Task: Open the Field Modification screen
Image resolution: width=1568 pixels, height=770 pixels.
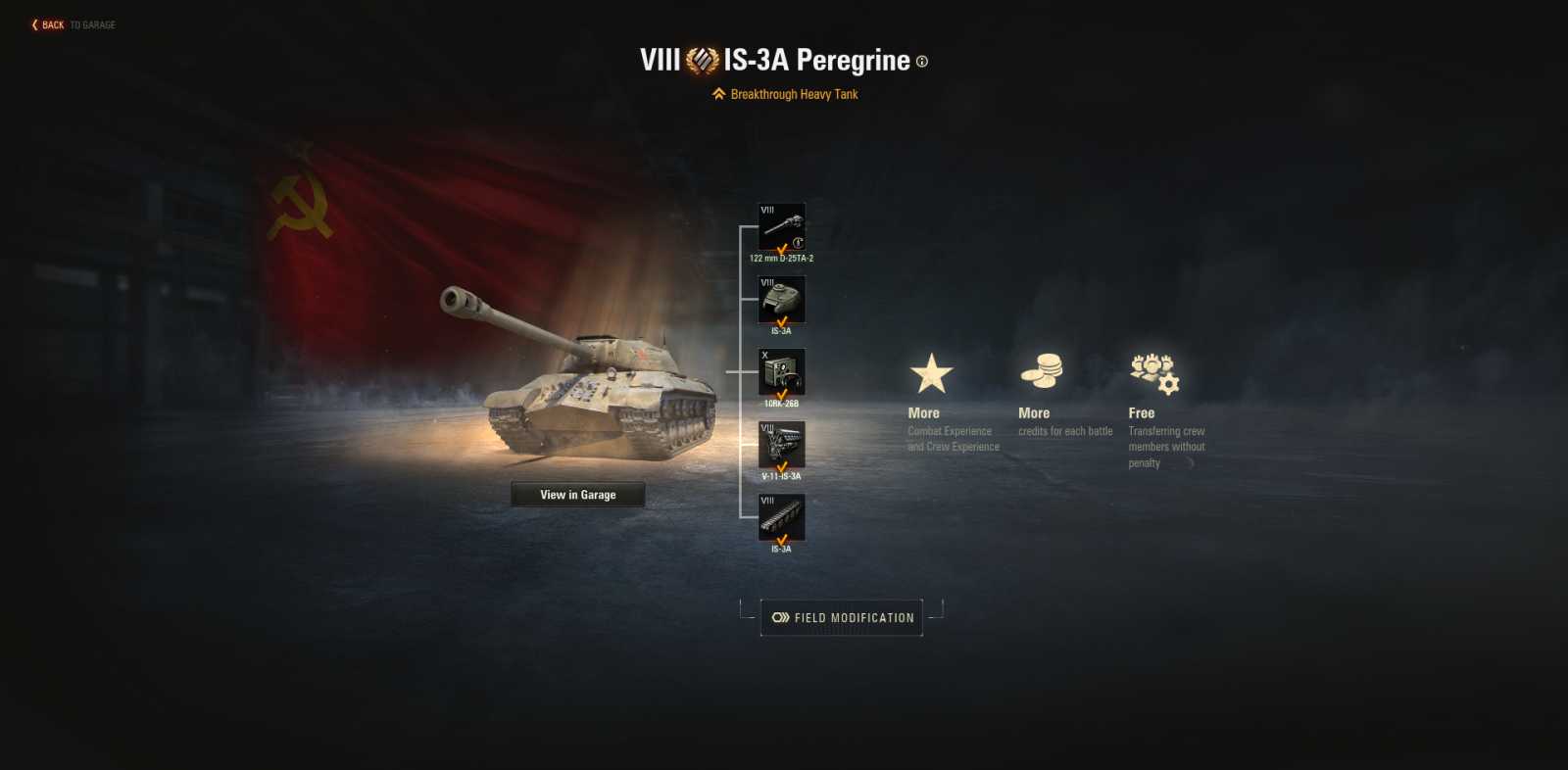Action: coord(843,617)
